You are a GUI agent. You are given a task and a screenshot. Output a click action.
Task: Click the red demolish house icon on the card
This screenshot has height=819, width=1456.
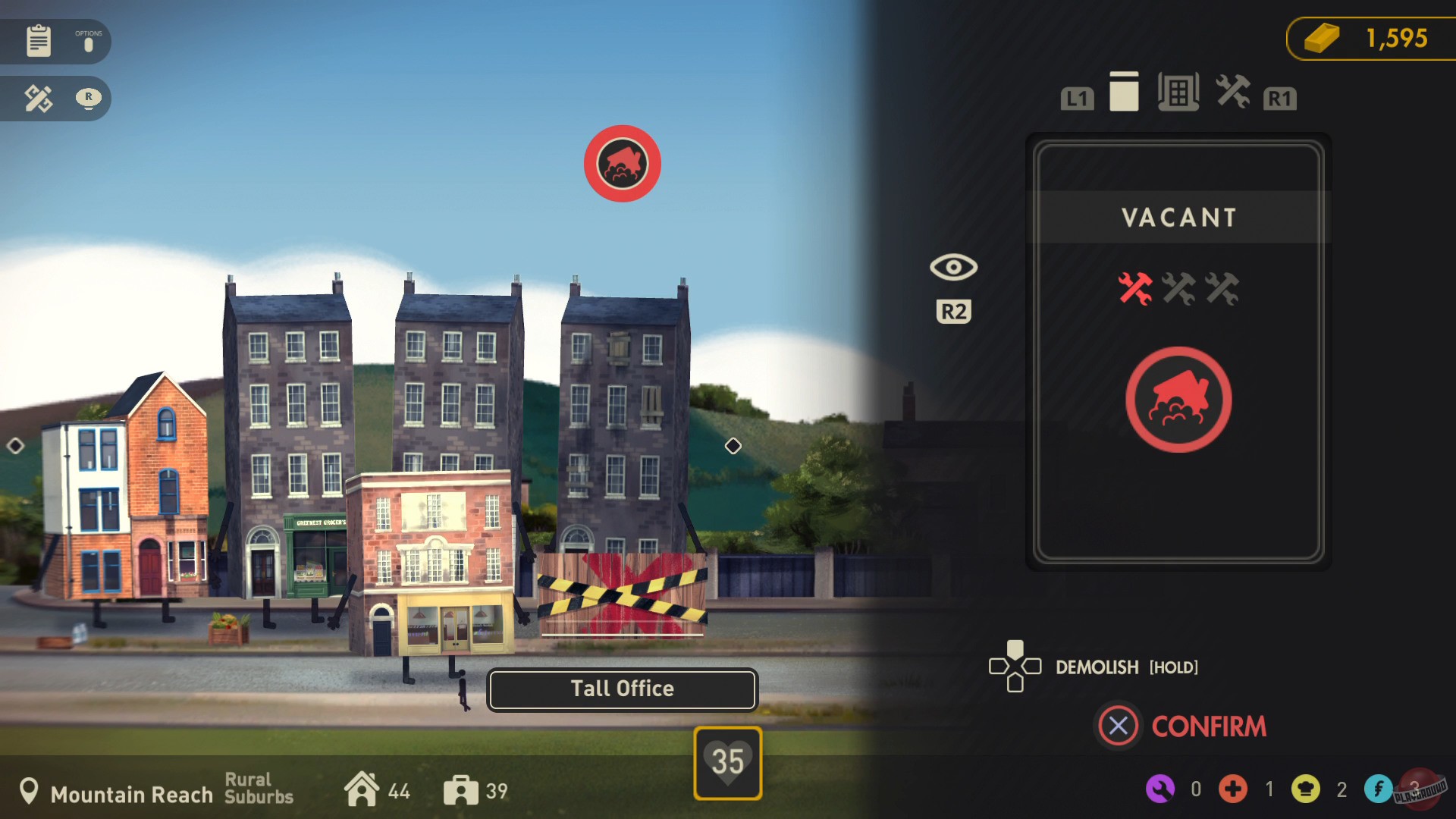1178,400
